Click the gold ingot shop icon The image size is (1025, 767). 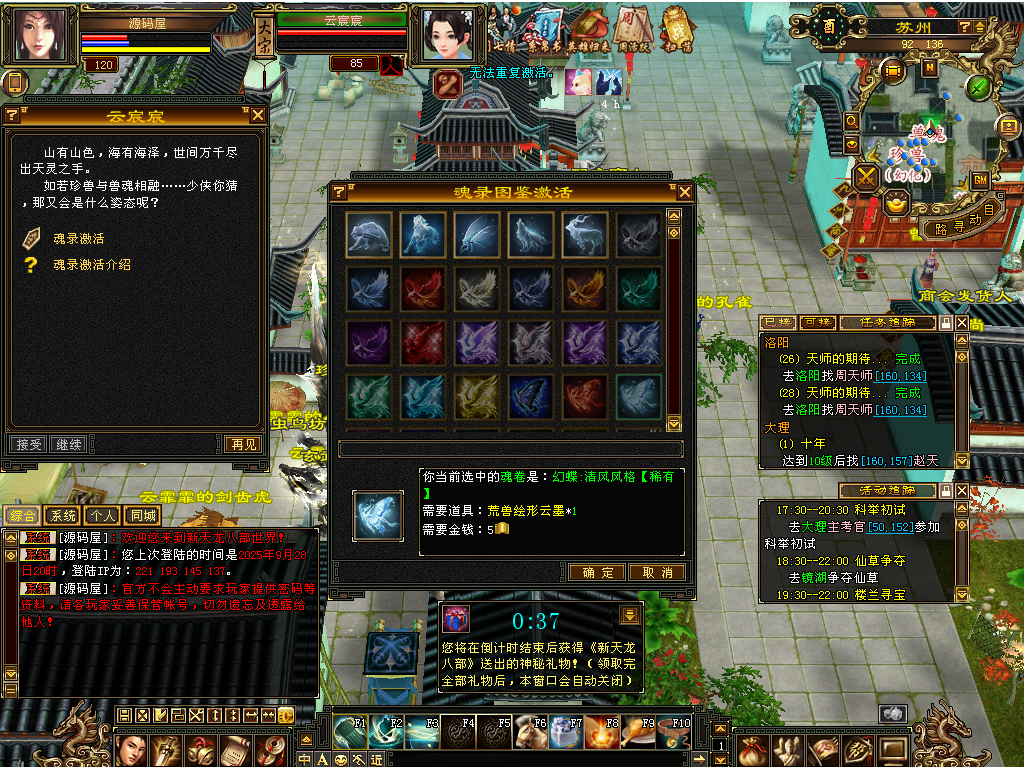pyautogui.click(x=896, y=203)
